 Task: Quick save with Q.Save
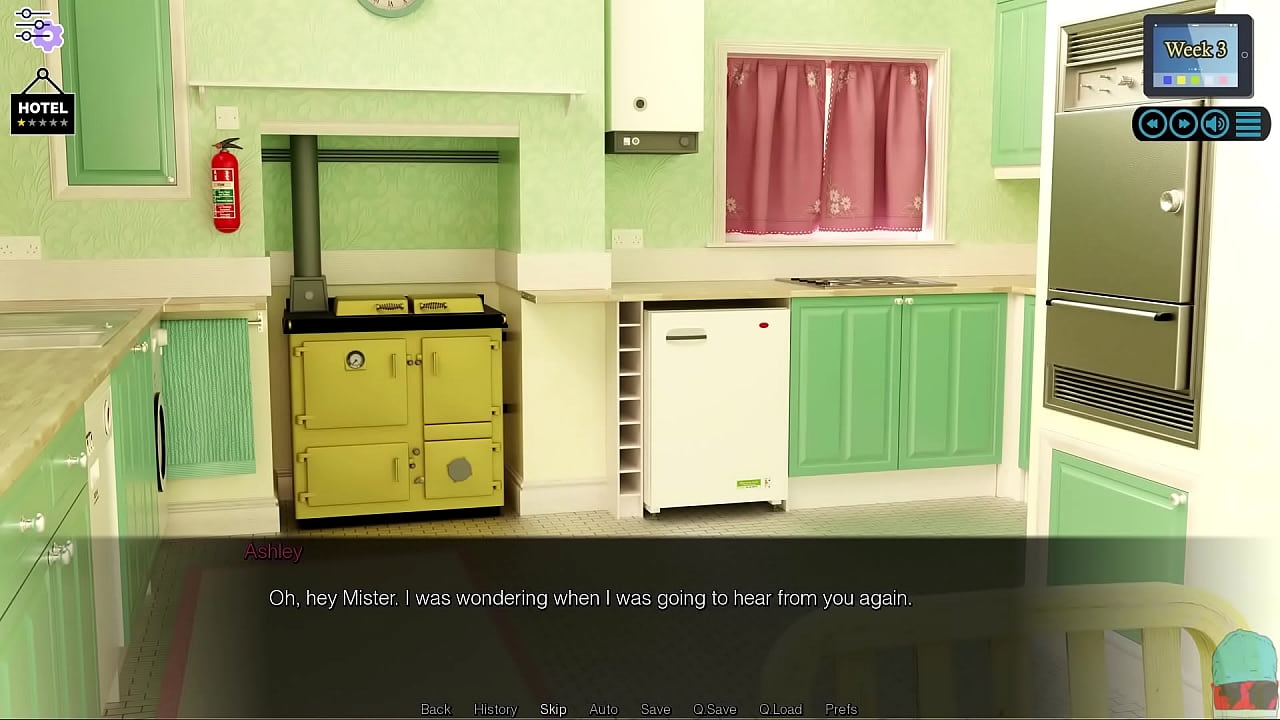[715, 709]
